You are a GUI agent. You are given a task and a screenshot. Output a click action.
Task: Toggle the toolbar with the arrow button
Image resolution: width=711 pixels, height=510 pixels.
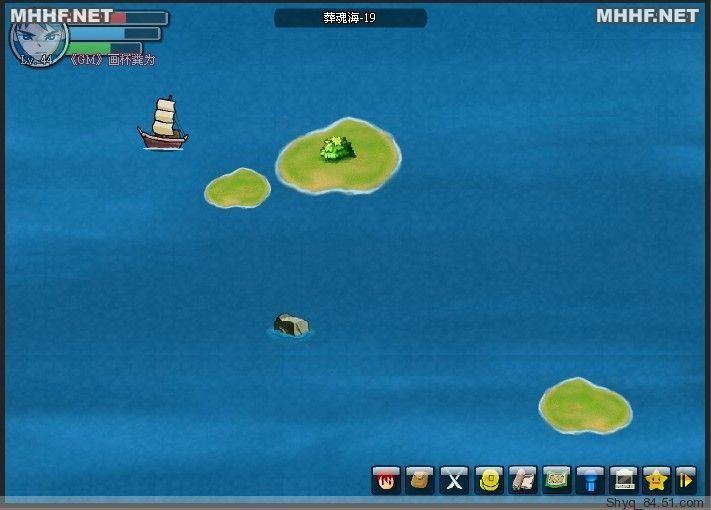[686, 480]
